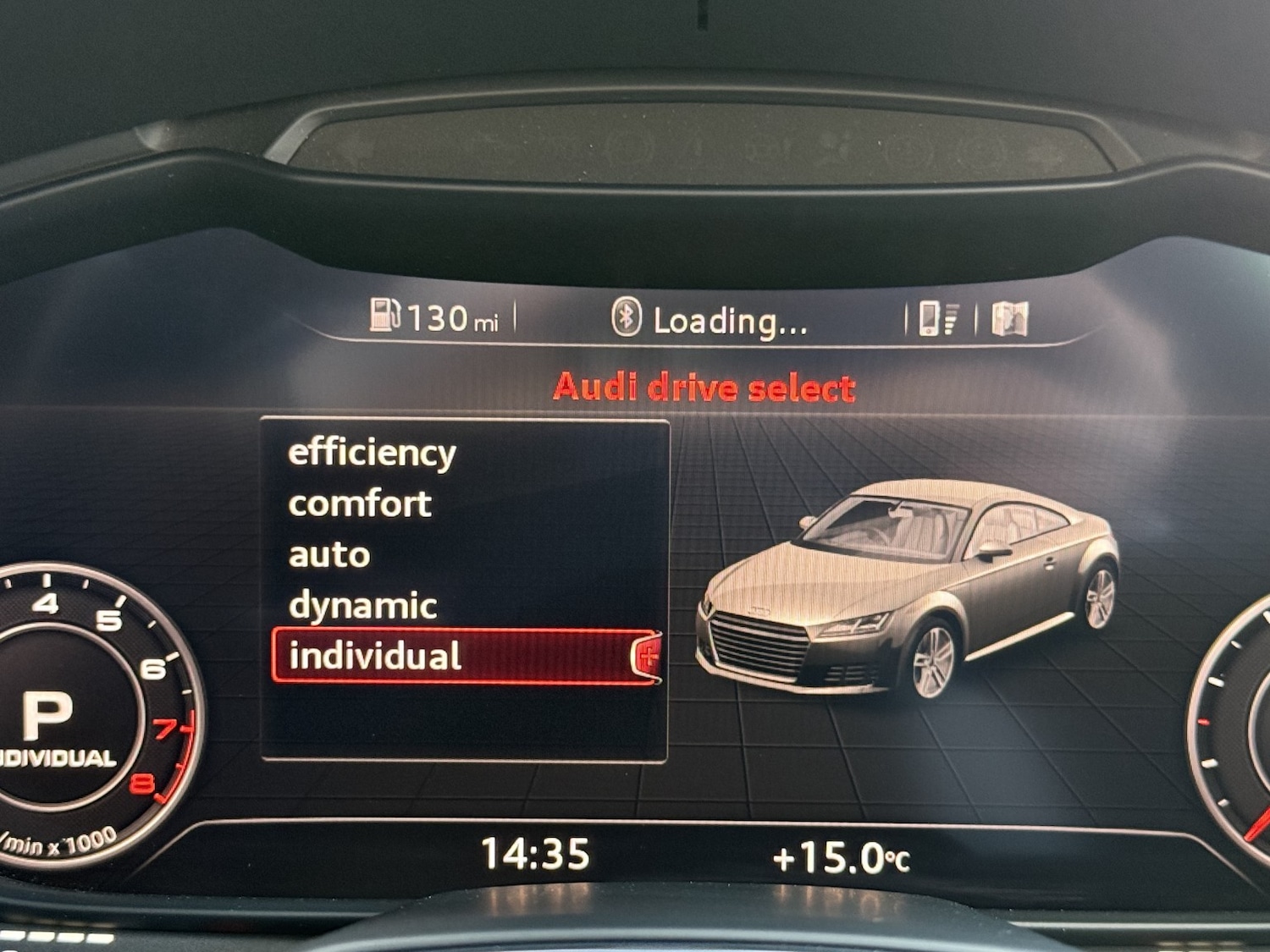Choose auto from the drive select list
Image resolution: width=1270 pixels, height=952 pixels.
pos(329,554)
